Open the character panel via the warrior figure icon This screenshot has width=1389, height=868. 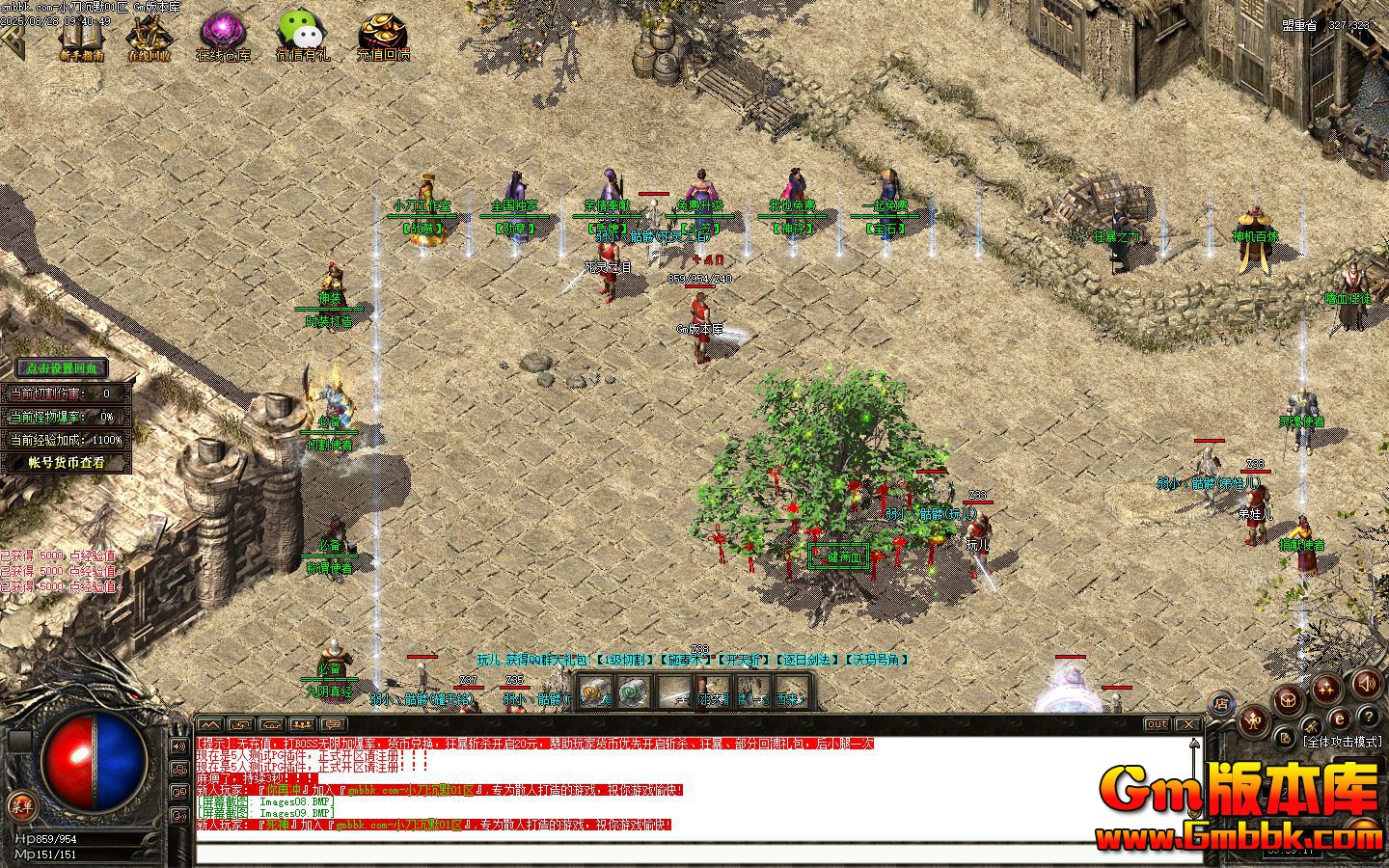1252,721
